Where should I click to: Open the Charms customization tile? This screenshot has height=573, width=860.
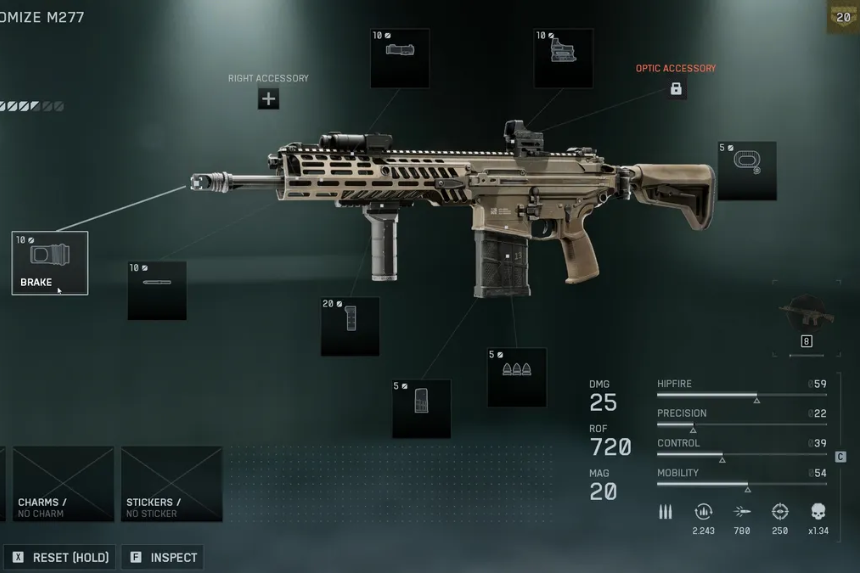(x=64, y=484)
